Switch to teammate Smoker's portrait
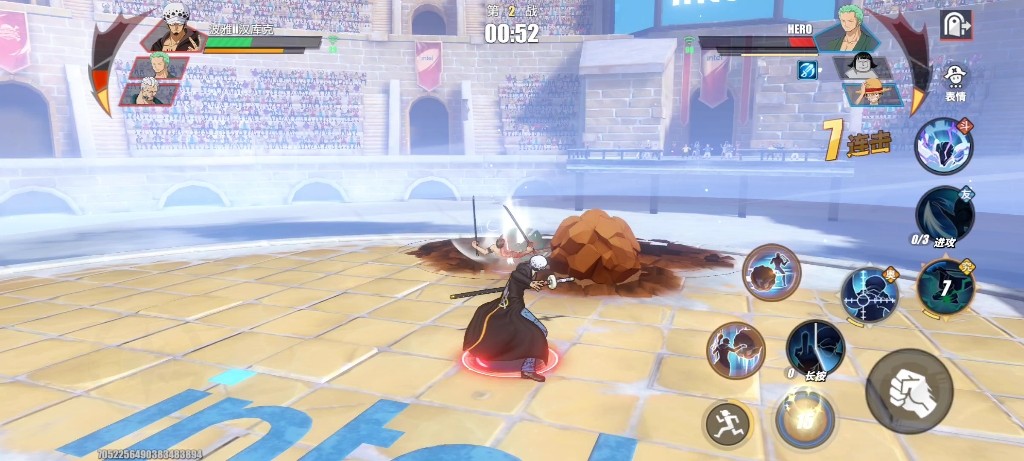Image resolution: width=1024 pixels, height=461 pixels. click(x=150, y=94)
